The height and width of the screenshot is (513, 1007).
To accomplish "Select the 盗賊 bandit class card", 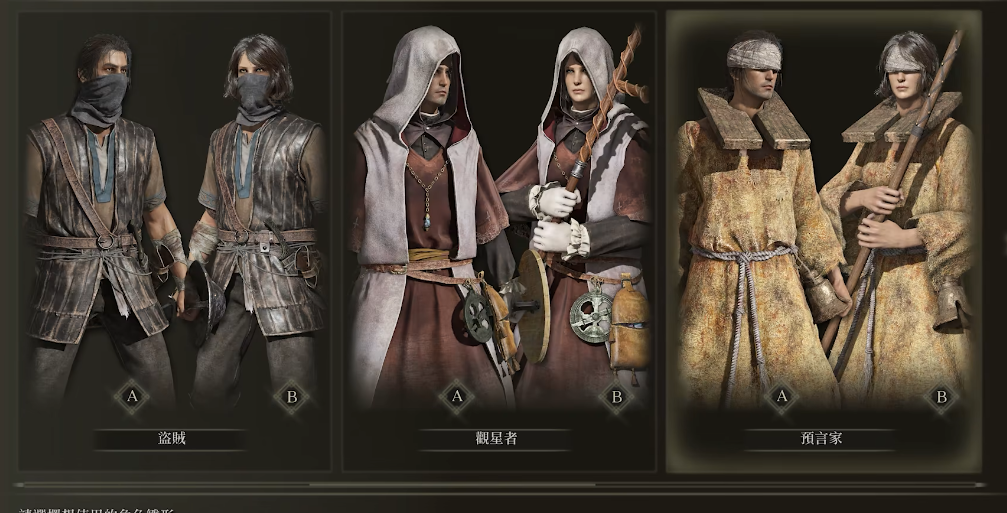I will point(175,240).
